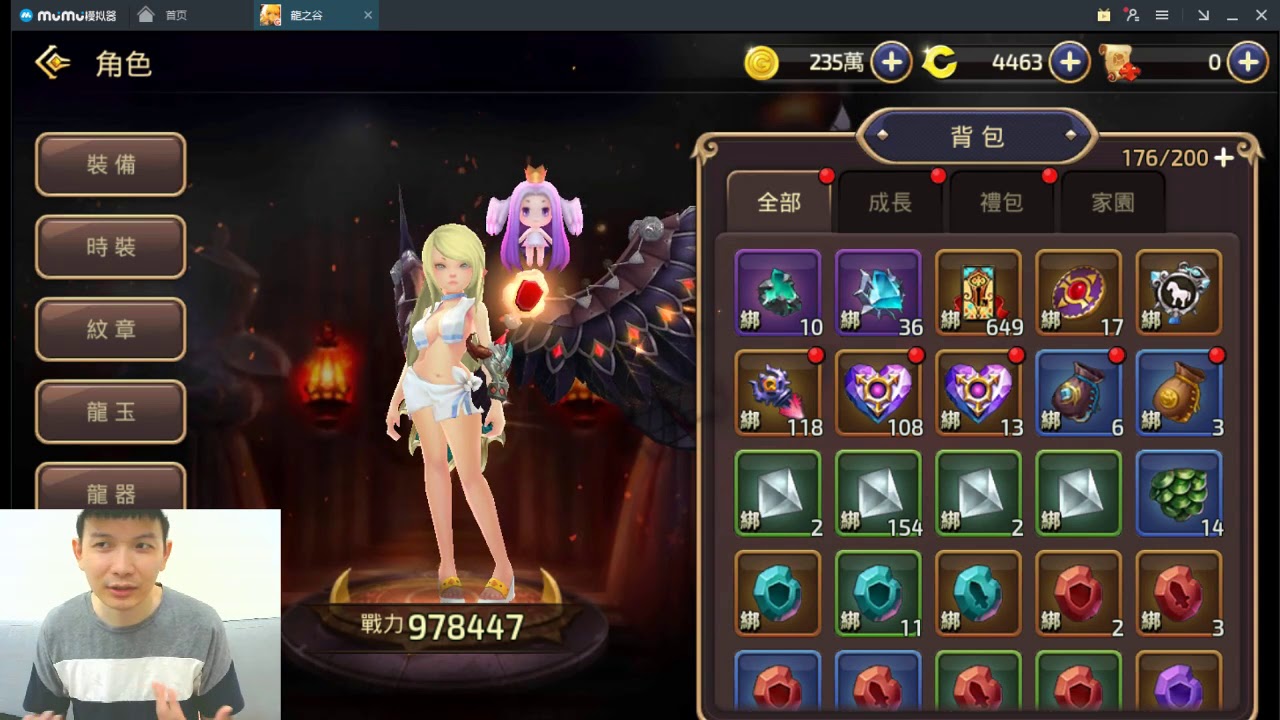This screenshot has width=1280, height=720.
Task: Go back using the arrow beside 角色
Action: tap(52, 63)
